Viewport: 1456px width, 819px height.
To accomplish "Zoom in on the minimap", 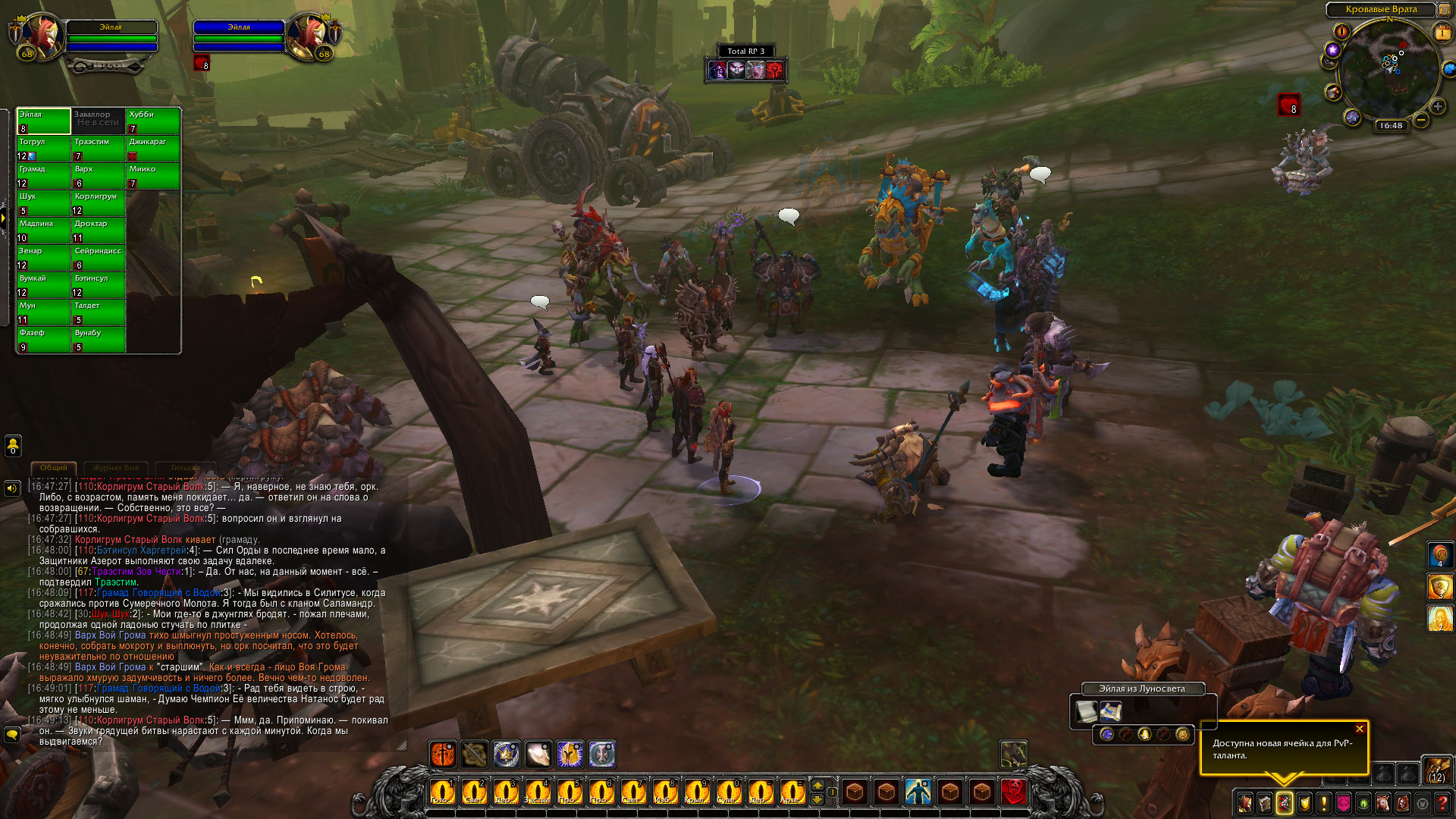I will click(1437, 107).
